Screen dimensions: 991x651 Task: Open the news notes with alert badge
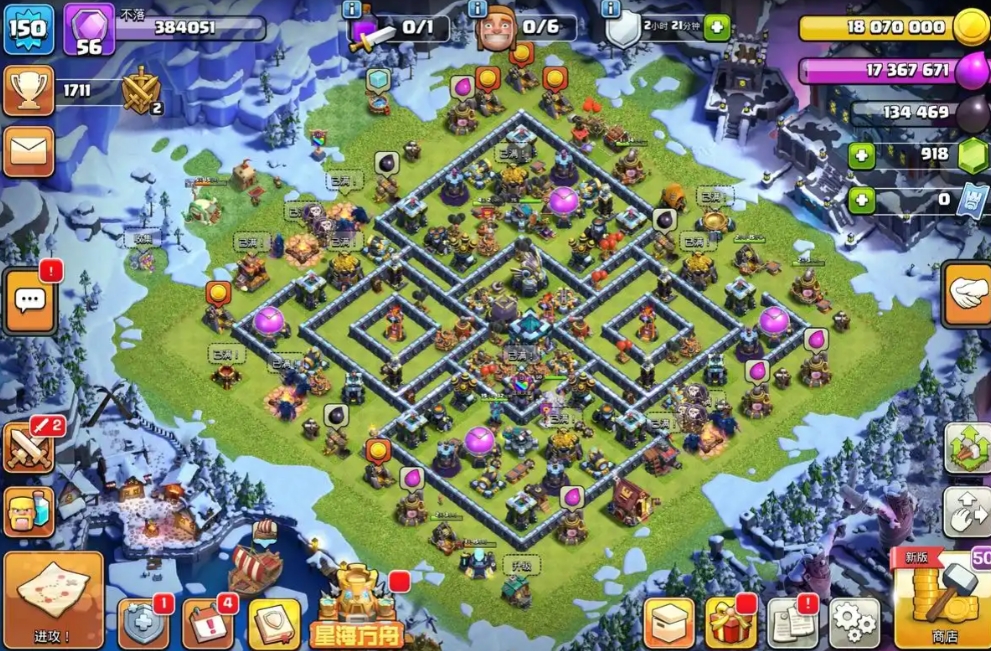coord(792,623)
